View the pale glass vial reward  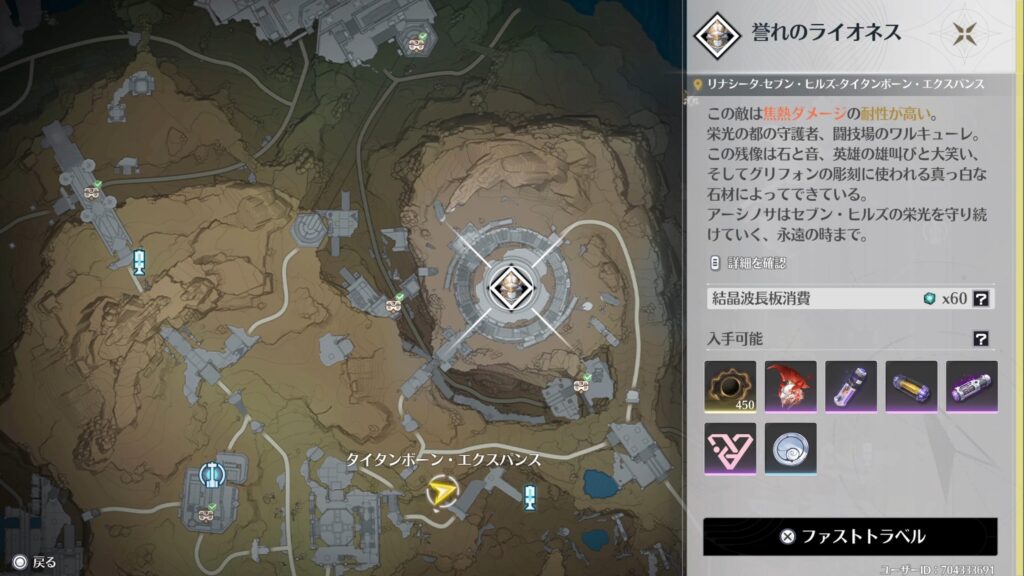pos(851,387)
